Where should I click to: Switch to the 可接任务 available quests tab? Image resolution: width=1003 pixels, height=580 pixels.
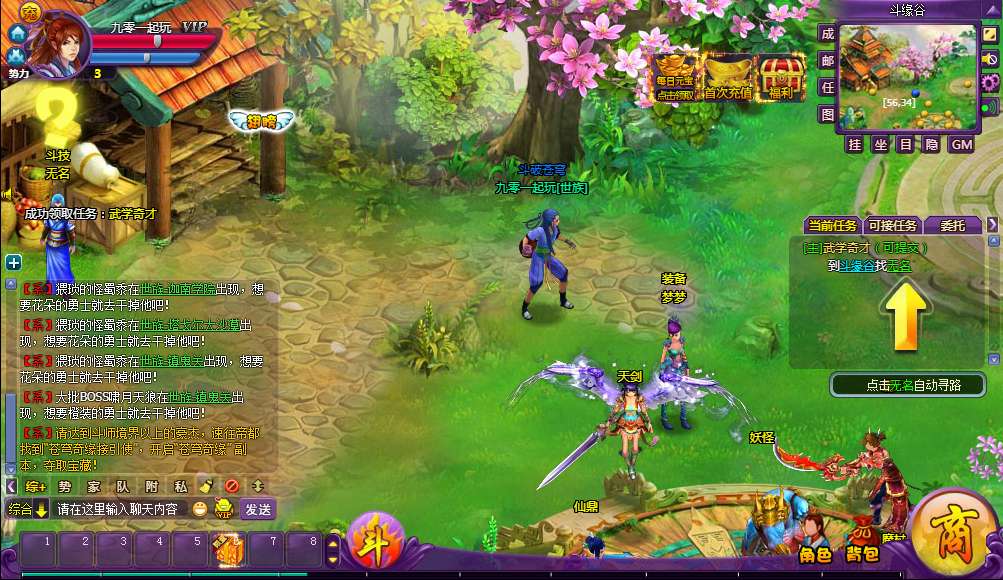(x=892, y=225)
